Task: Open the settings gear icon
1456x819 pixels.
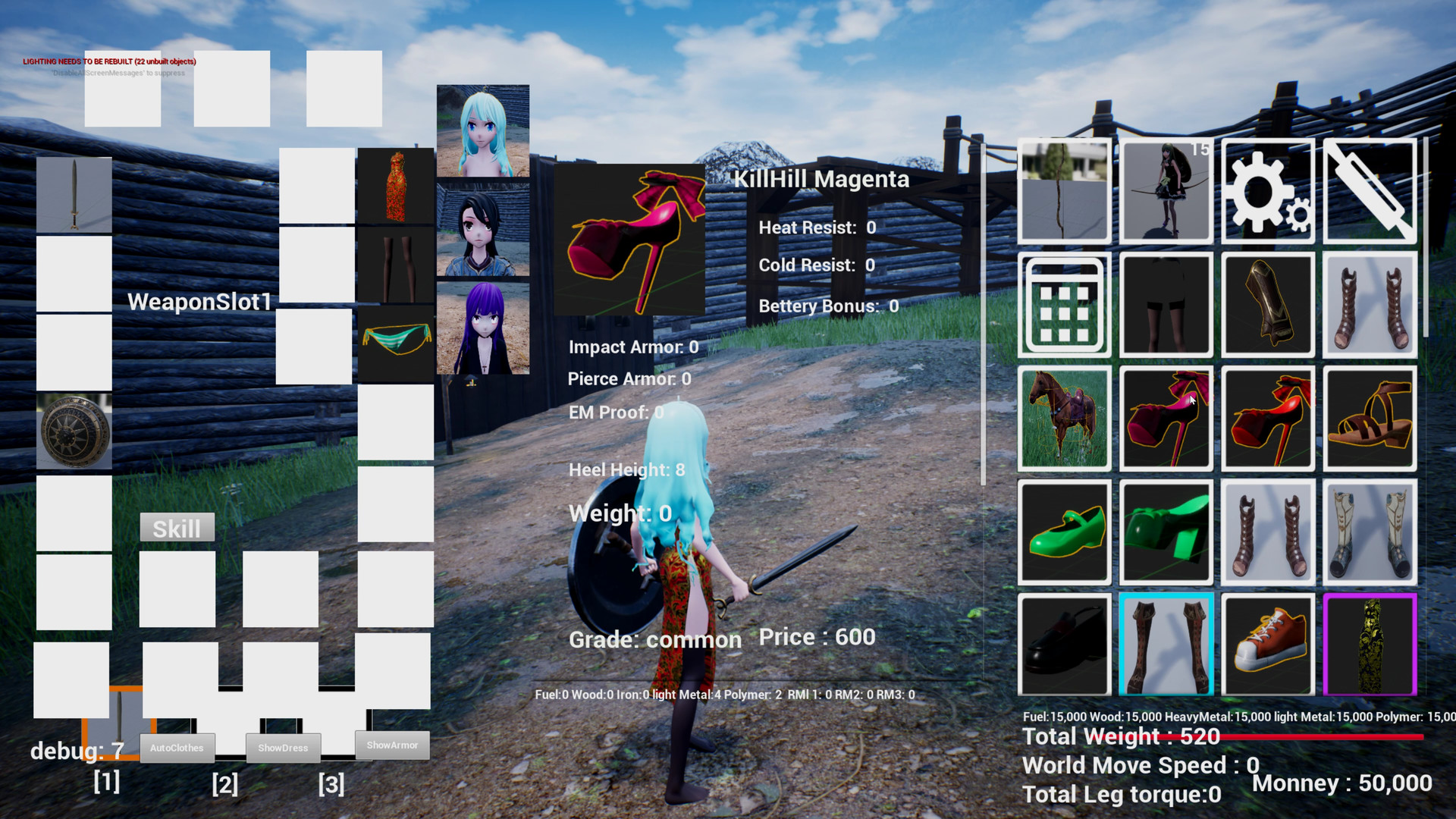Action: tap(1267, 190)
